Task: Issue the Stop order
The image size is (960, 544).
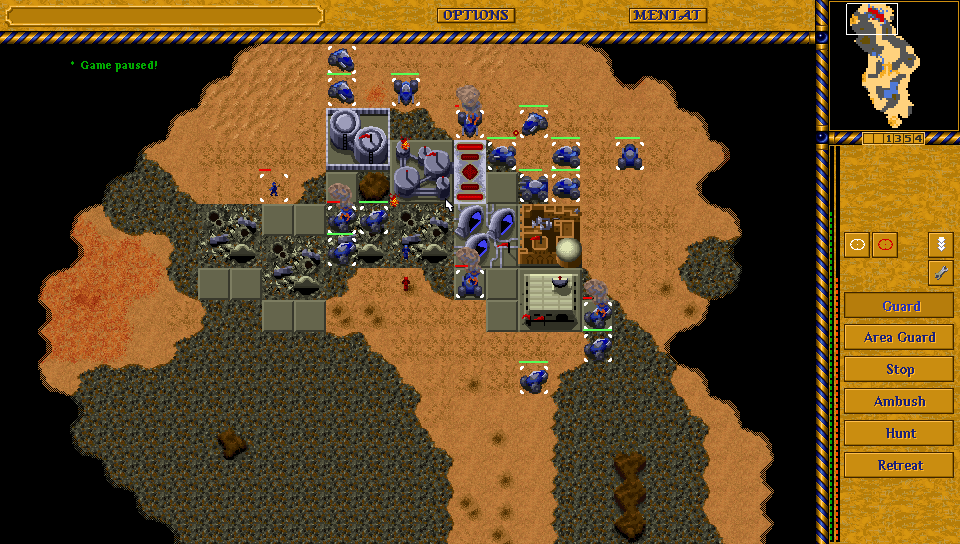Action: click(899, 369)
